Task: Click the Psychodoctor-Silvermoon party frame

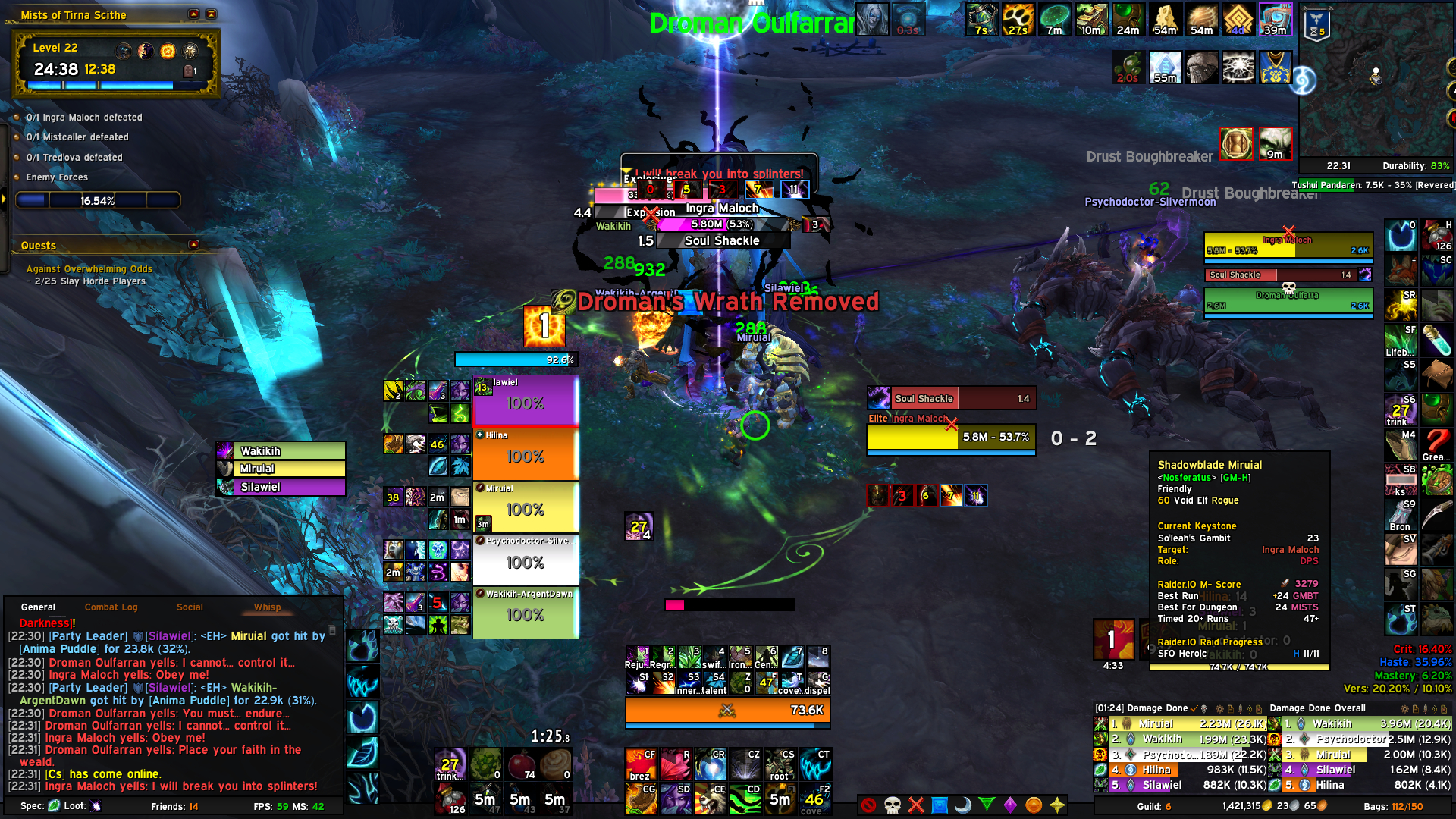Action: click(526, 560)
